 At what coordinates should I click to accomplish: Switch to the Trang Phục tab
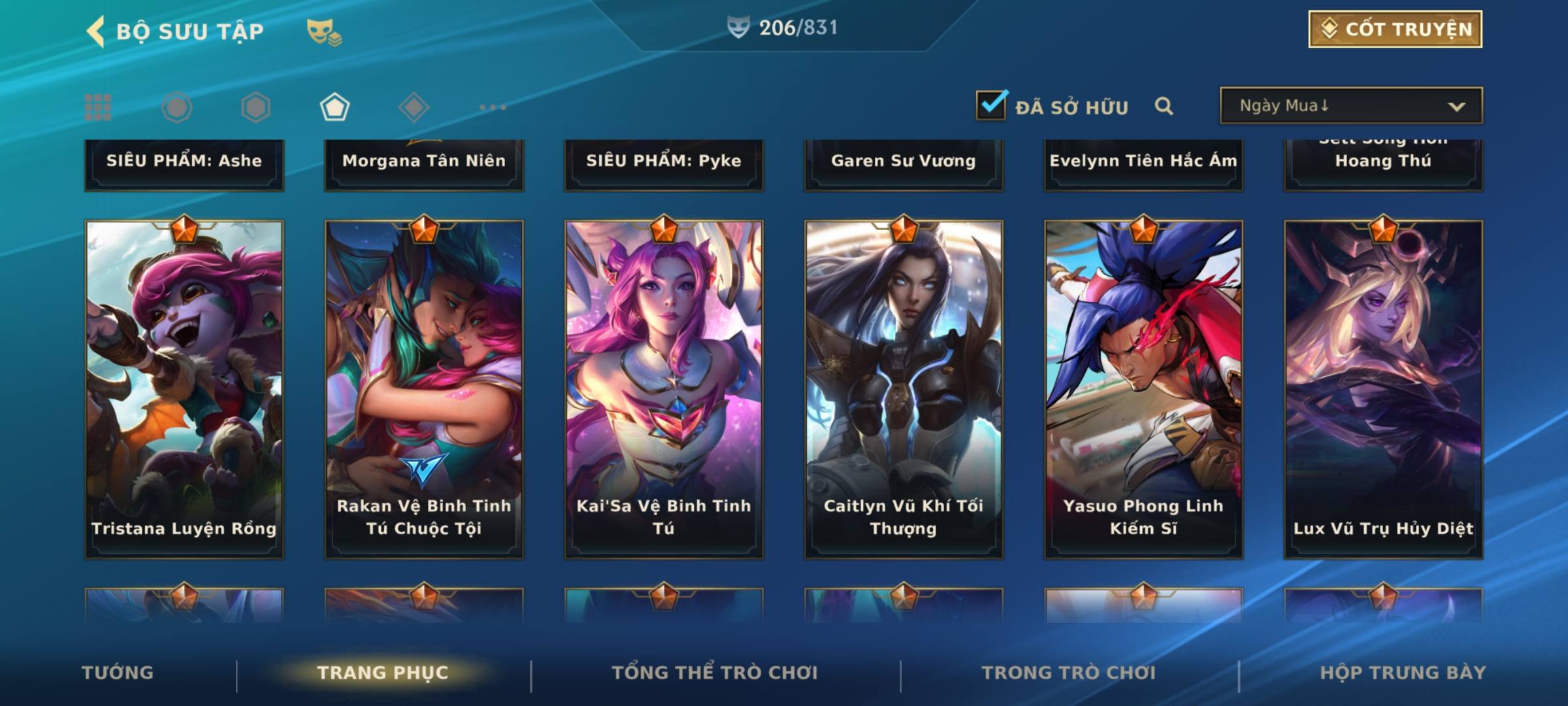[383, 673]
